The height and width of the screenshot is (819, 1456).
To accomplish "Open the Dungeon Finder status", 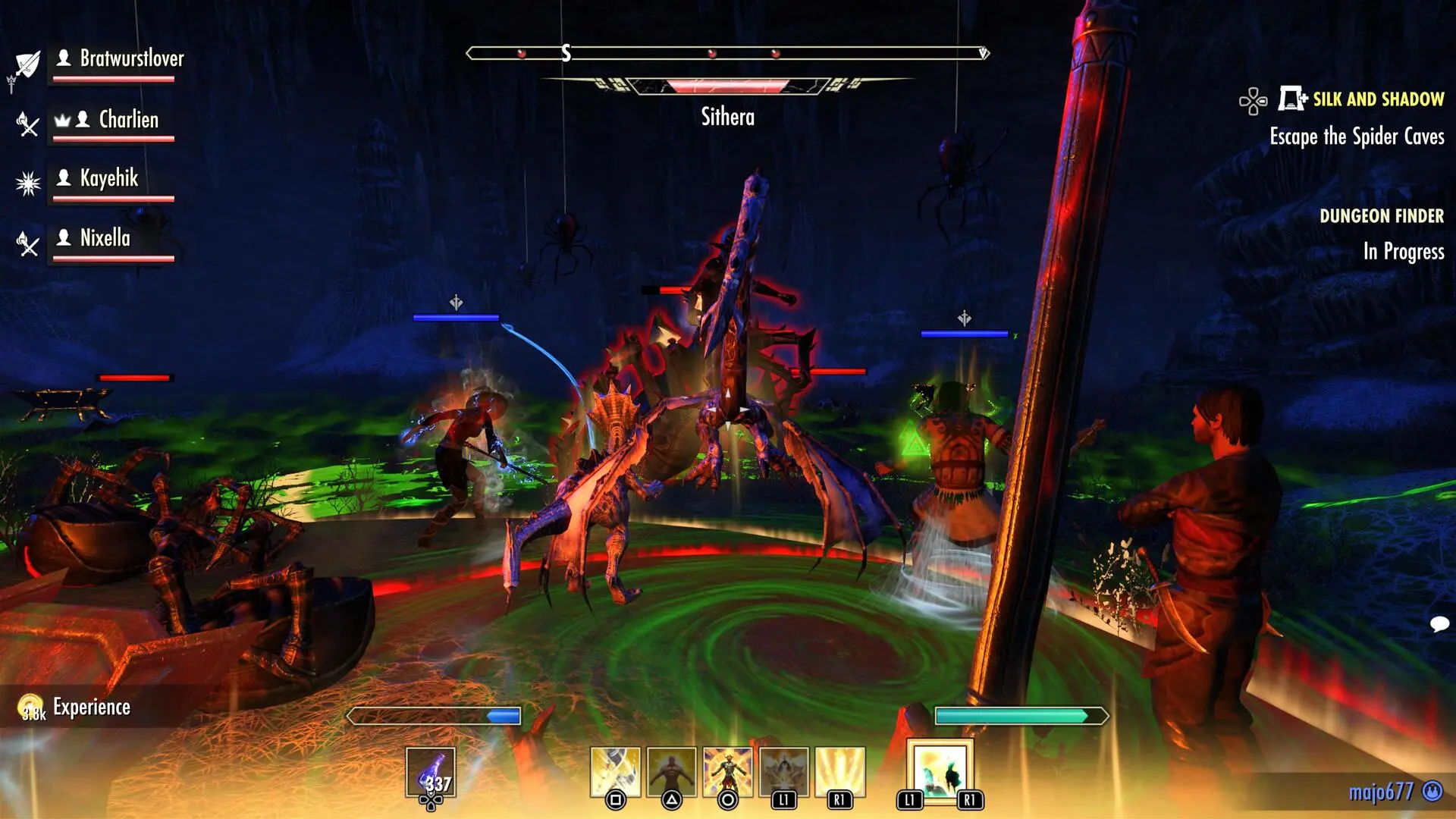I will 1381,216.
